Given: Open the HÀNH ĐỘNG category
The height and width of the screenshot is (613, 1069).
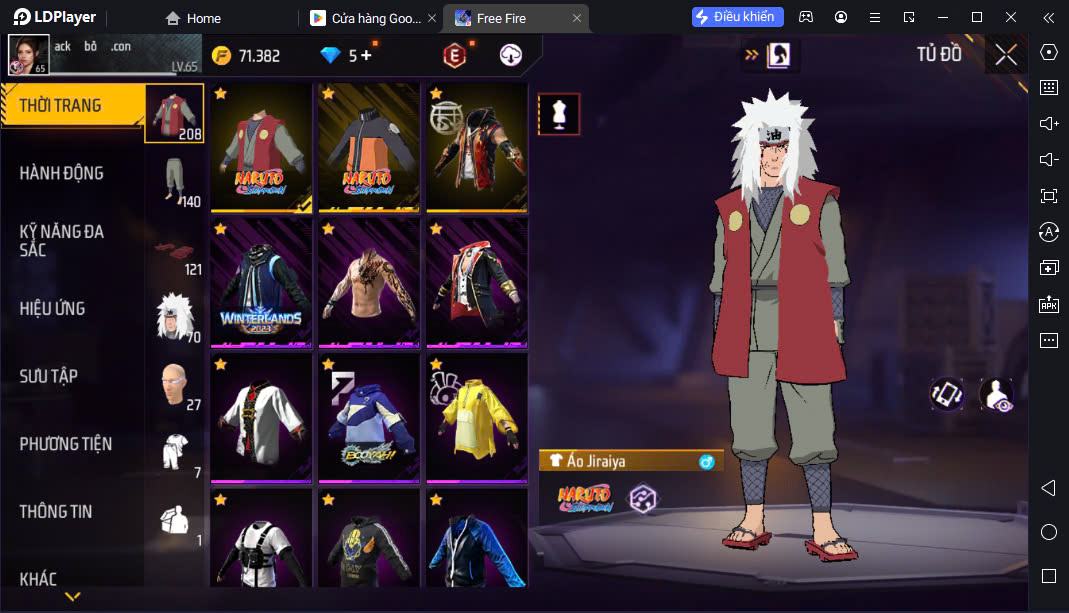Looking at the screenshot, I should pos(62,173).
